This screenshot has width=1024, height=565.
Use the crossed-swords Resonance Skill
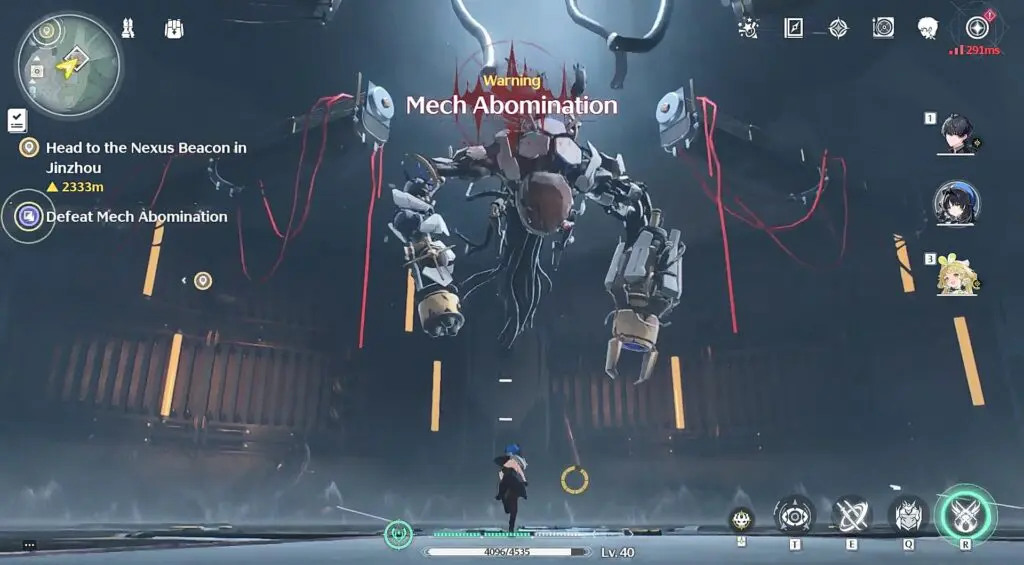pos(851,515)
